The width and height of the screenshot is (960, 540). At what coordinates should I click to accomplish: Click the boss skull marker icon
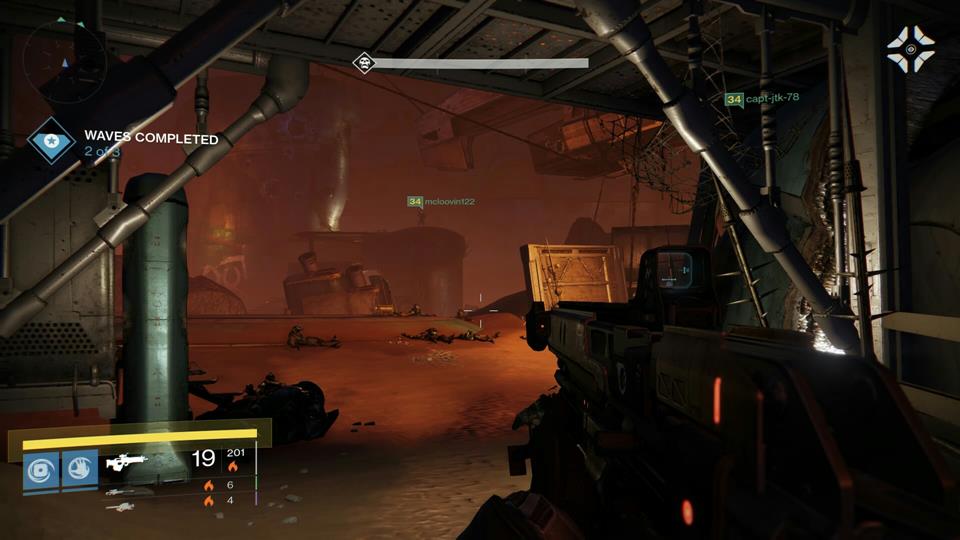pyautogui.click(x=363, y=63)
